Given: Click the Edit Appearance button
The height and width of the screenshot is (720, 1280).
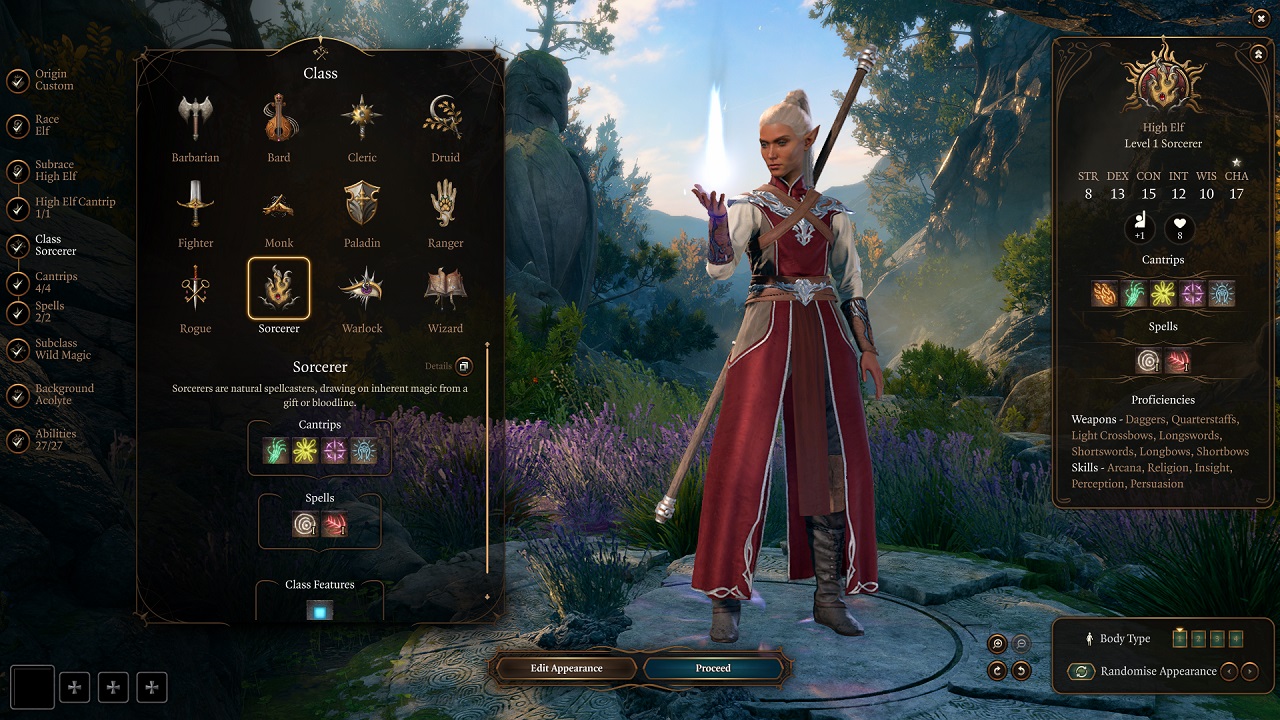Looking at the screenshot, I should (565, 668).
